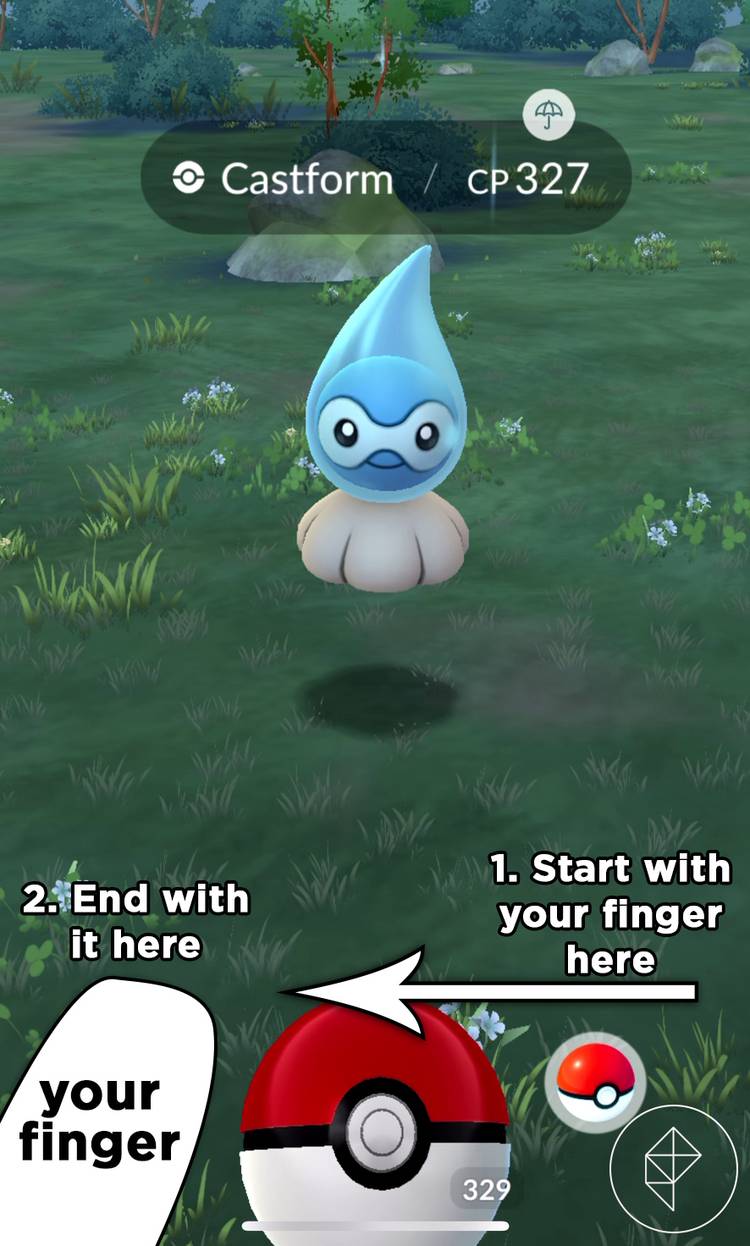Open the Poké Ball selection button

[x=595, y=1082]
